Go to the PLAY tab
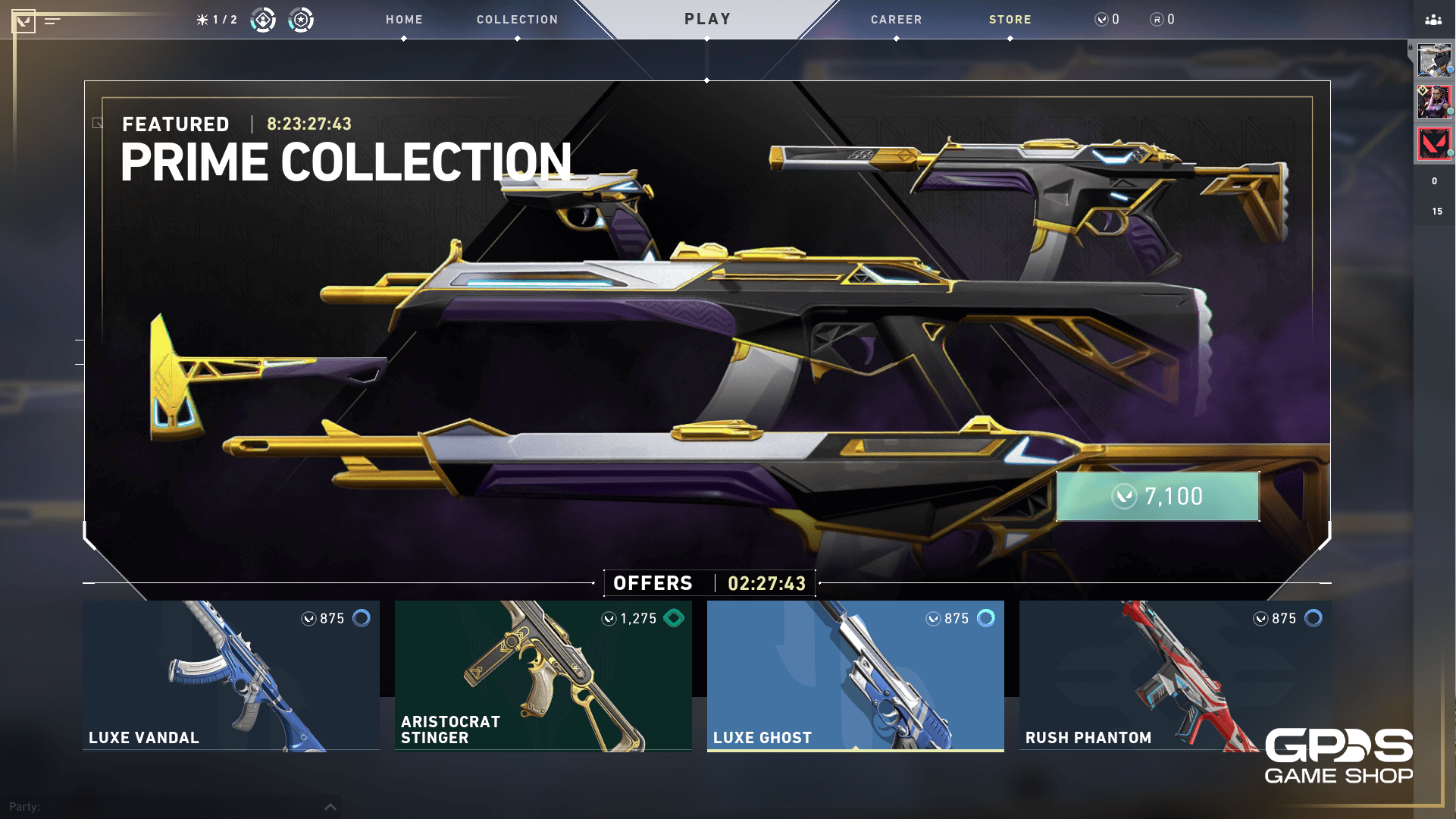1456x819 pixels. (707, 19)
